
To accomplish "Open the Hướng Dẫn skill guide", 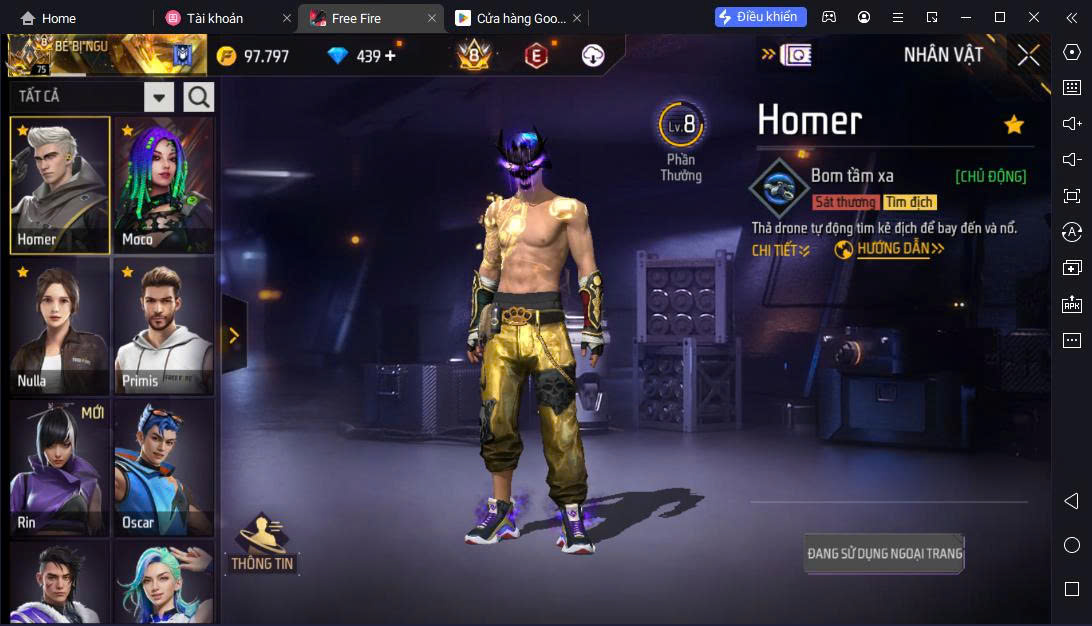I will pyautogui.click(x=889, y=249).
